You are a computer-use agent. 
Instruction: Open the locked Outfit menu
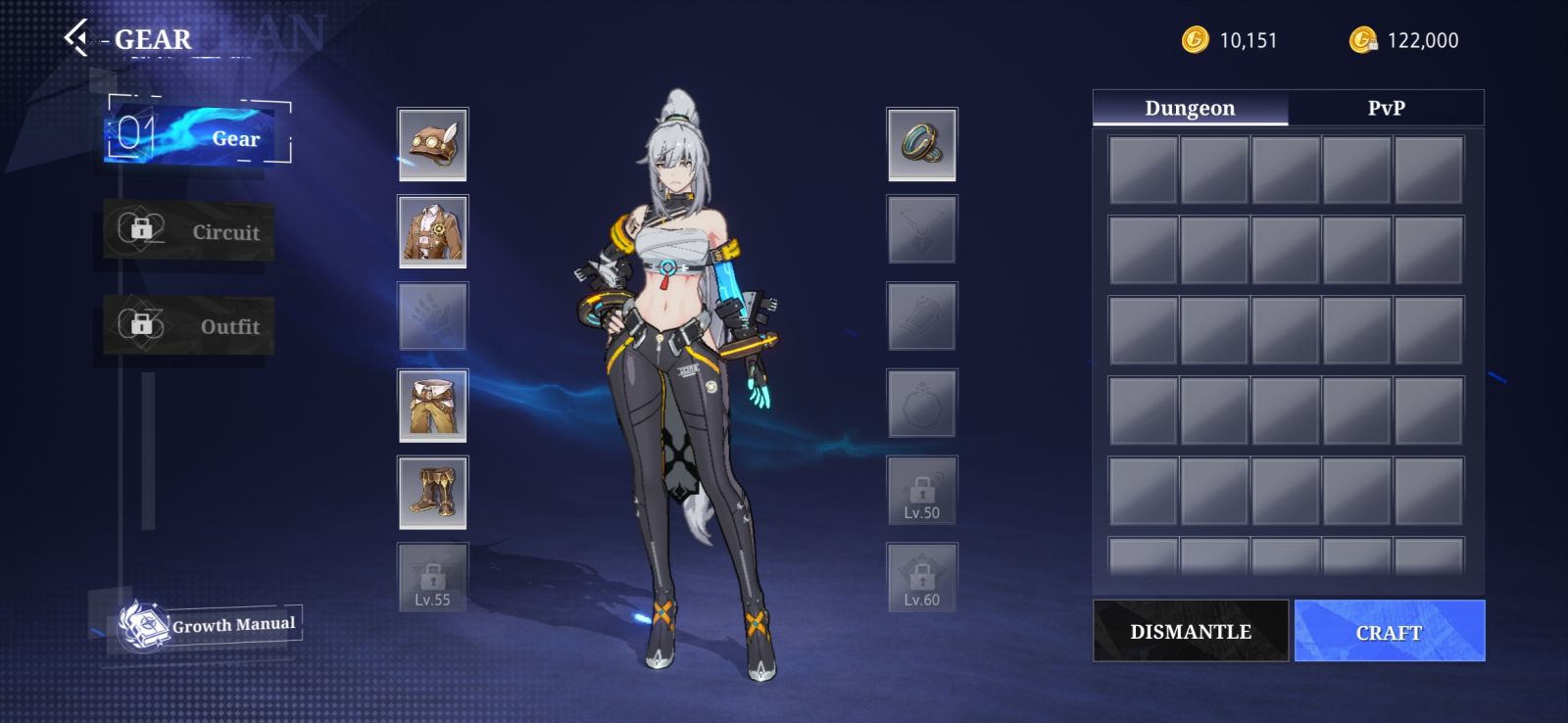pos(189,325)
